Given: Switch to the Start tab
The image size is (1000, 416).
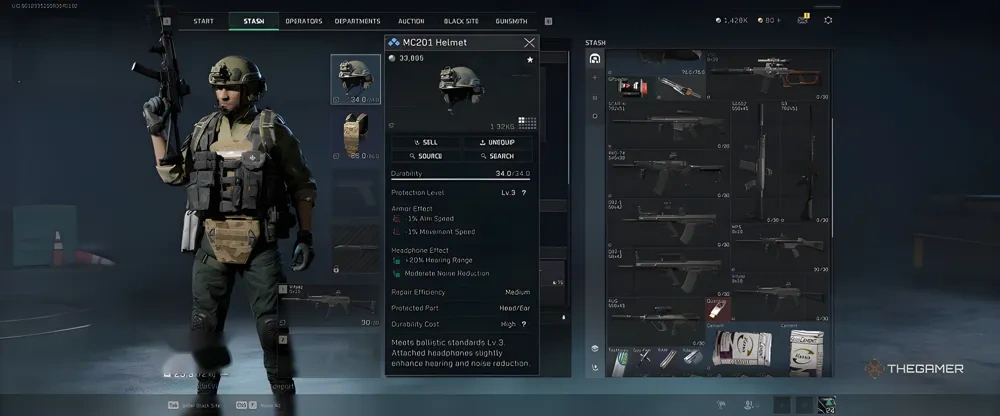Looking at the screenshot, I should 203,21.
